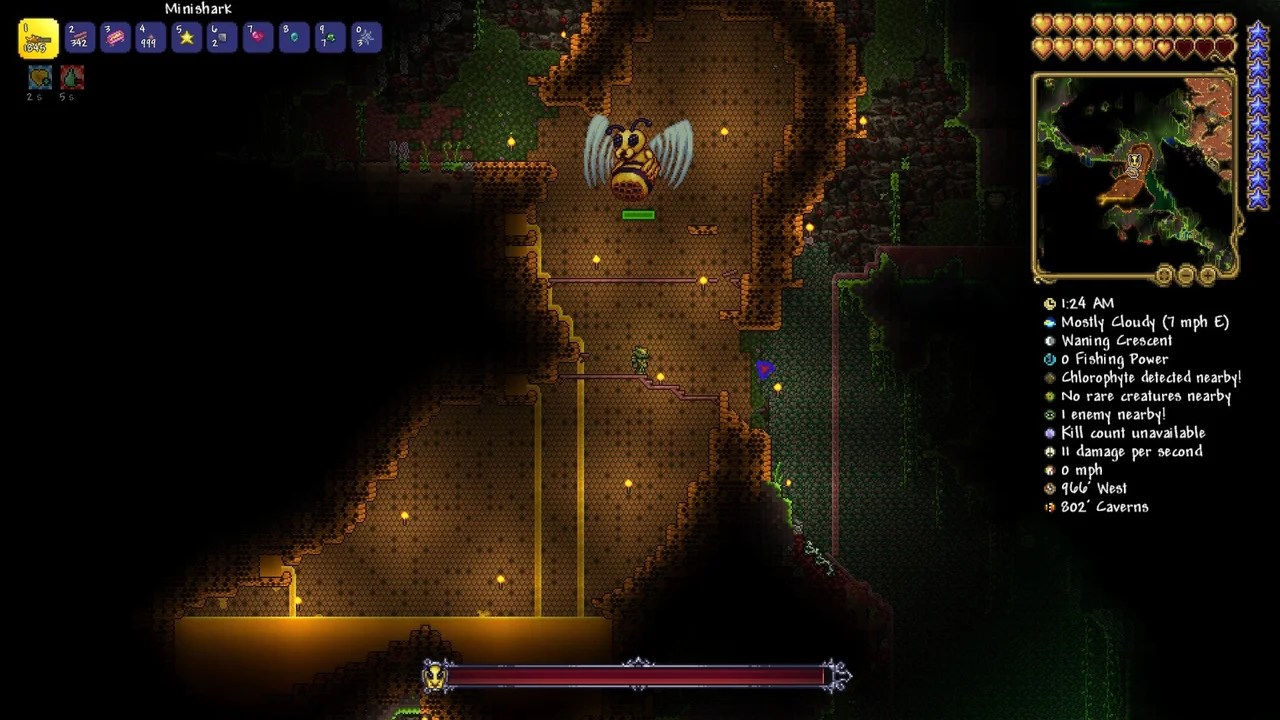Click the depth meter icon for 802' Caverns
The image size is (1280, 720).
click(x=1048, y=507)
